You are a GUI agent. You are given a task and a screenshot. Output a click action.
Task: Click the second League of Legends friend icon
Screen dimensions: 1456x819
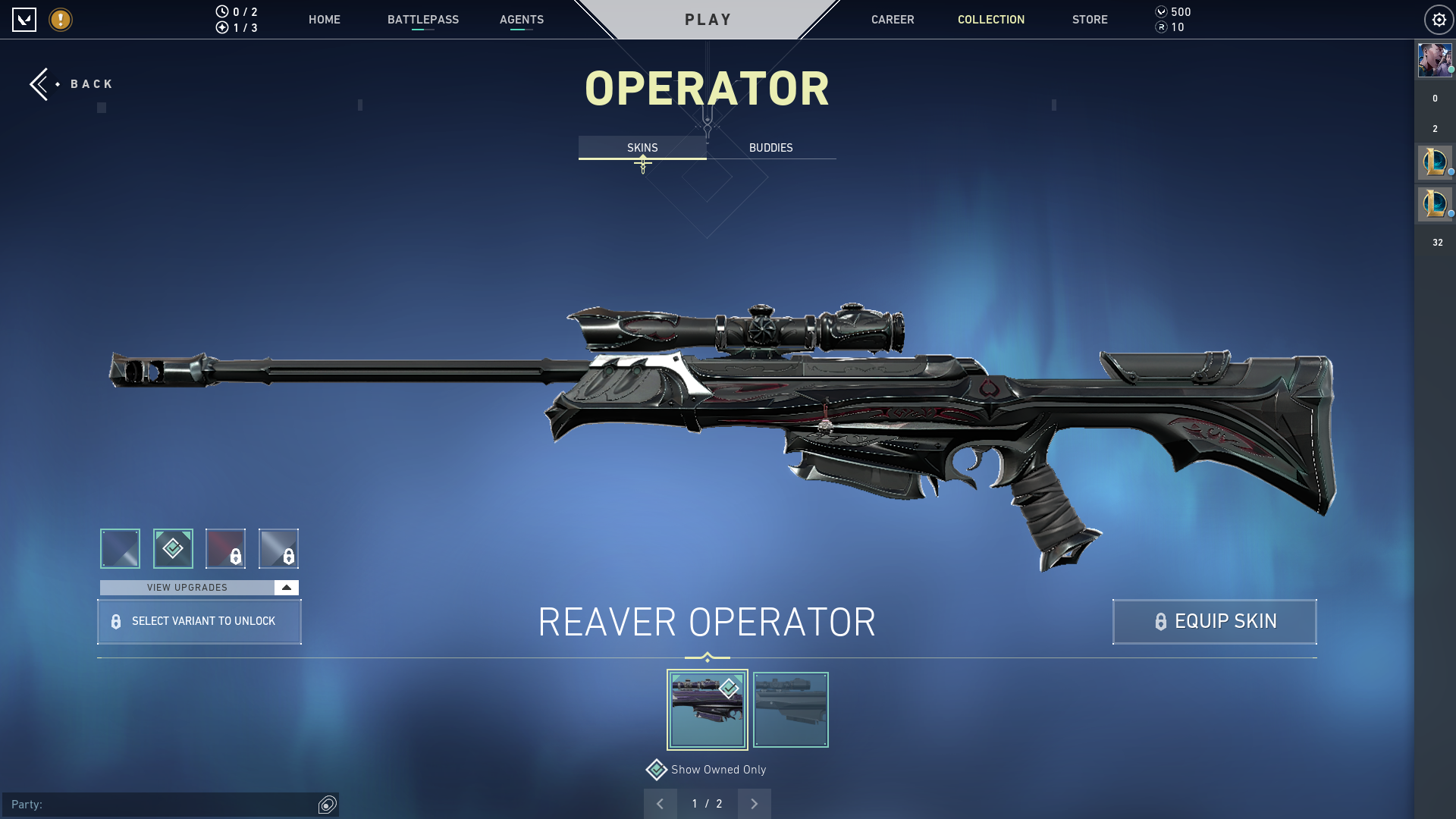[x=1435, y=203]
